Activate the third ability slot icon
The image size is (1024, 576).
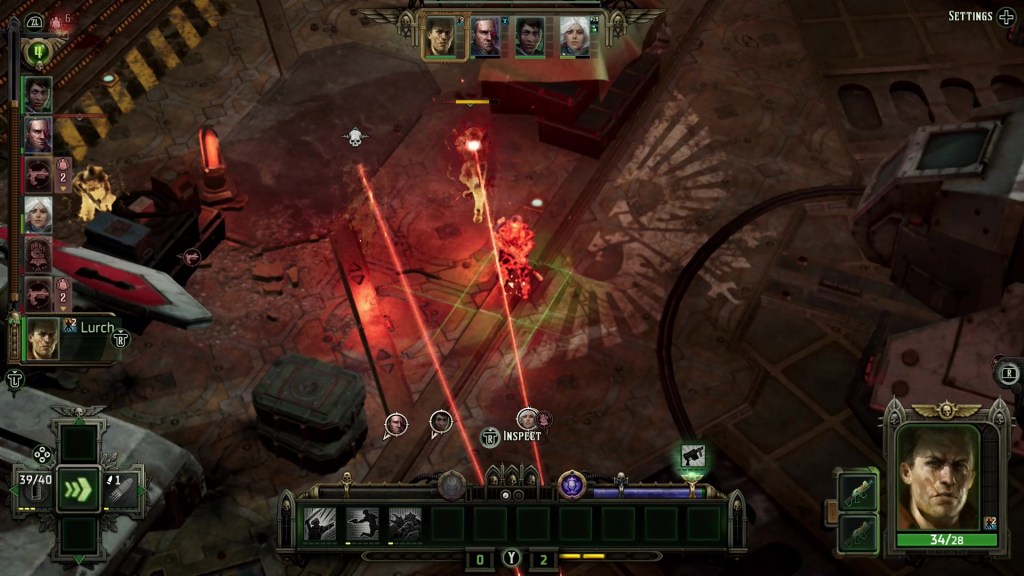pos(405,523)
